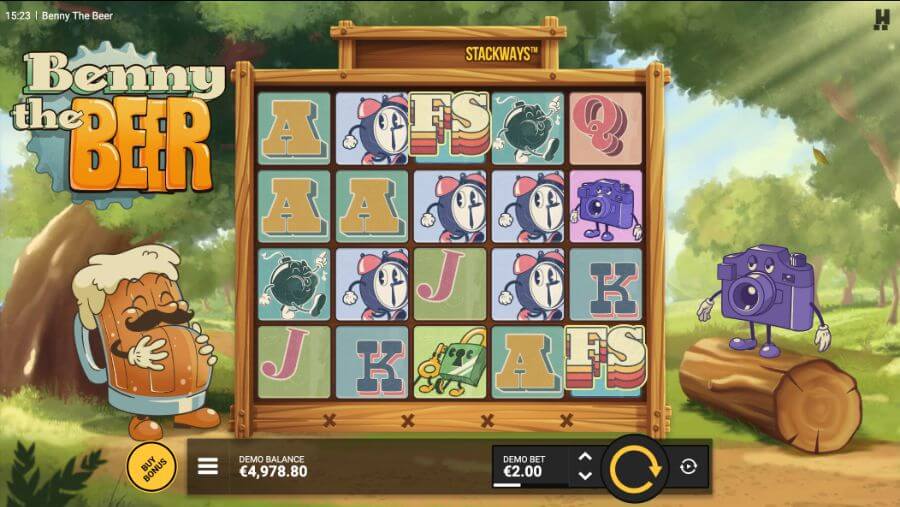
Task: Open the autoplay options
Action: pos(689,467)
